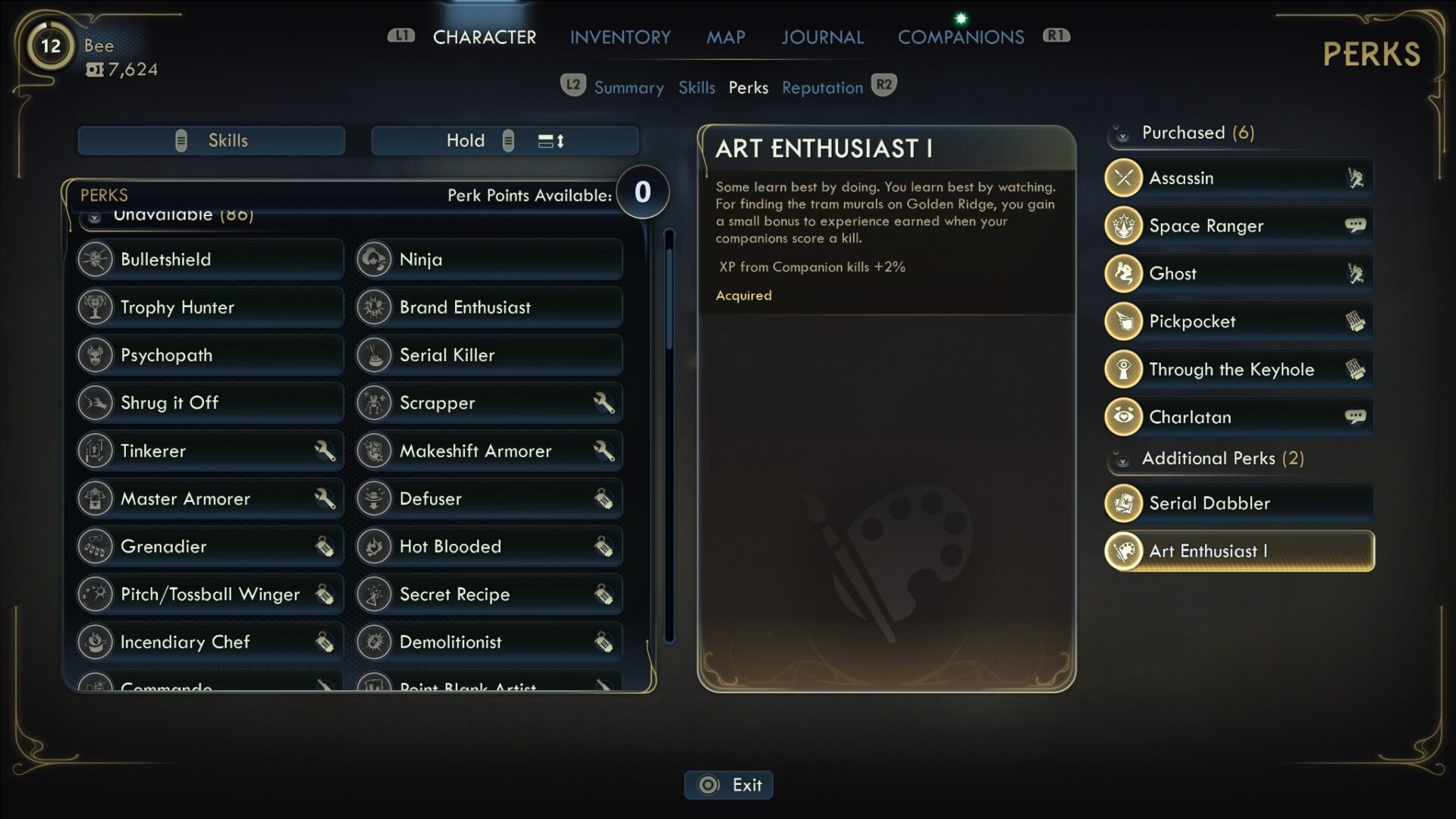Go to the Companions tab

(x=960, y=37)
